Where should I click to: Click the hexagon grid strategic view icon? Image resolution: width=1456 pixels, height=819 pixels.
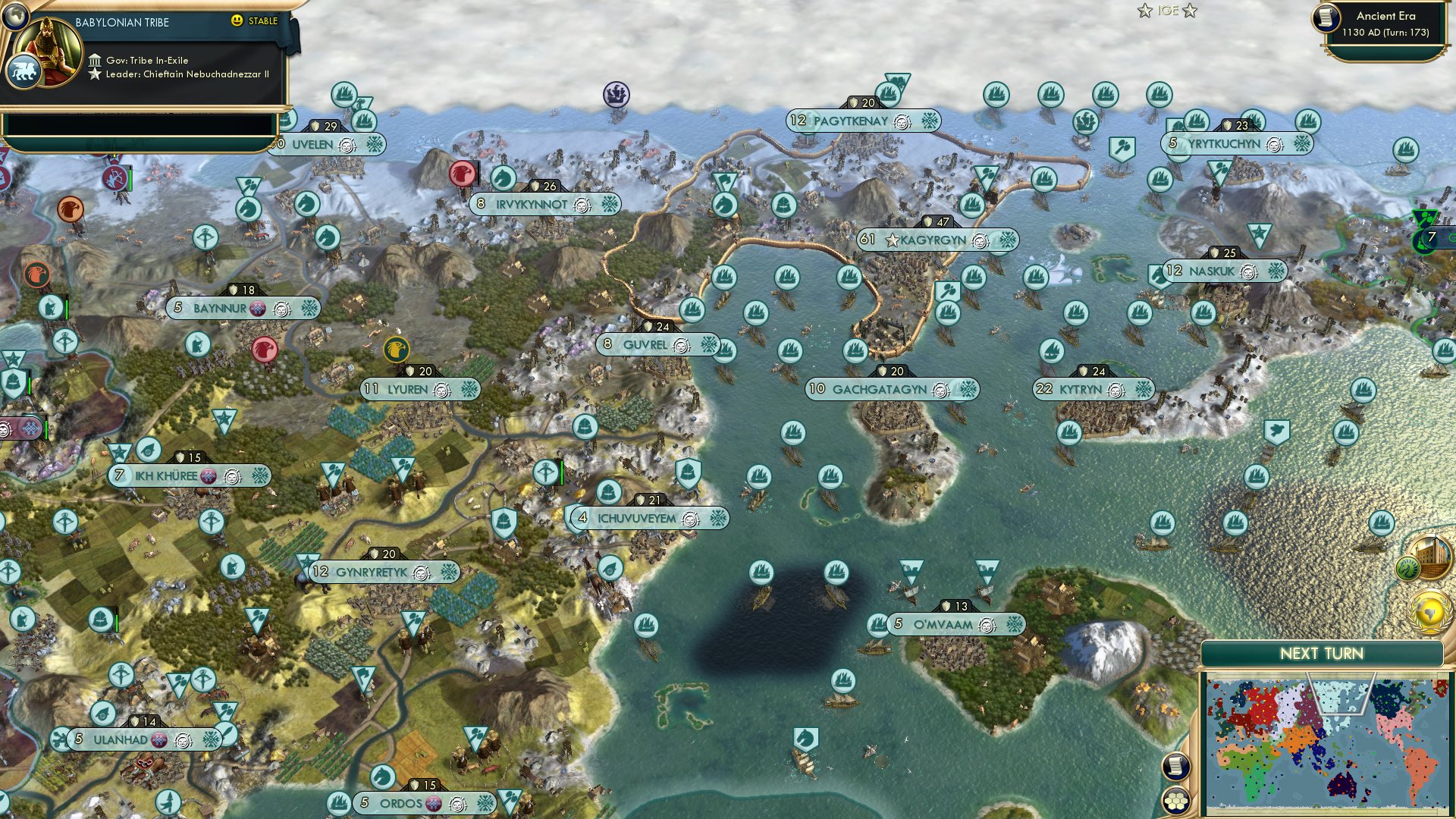click(x=1175, y=802)
